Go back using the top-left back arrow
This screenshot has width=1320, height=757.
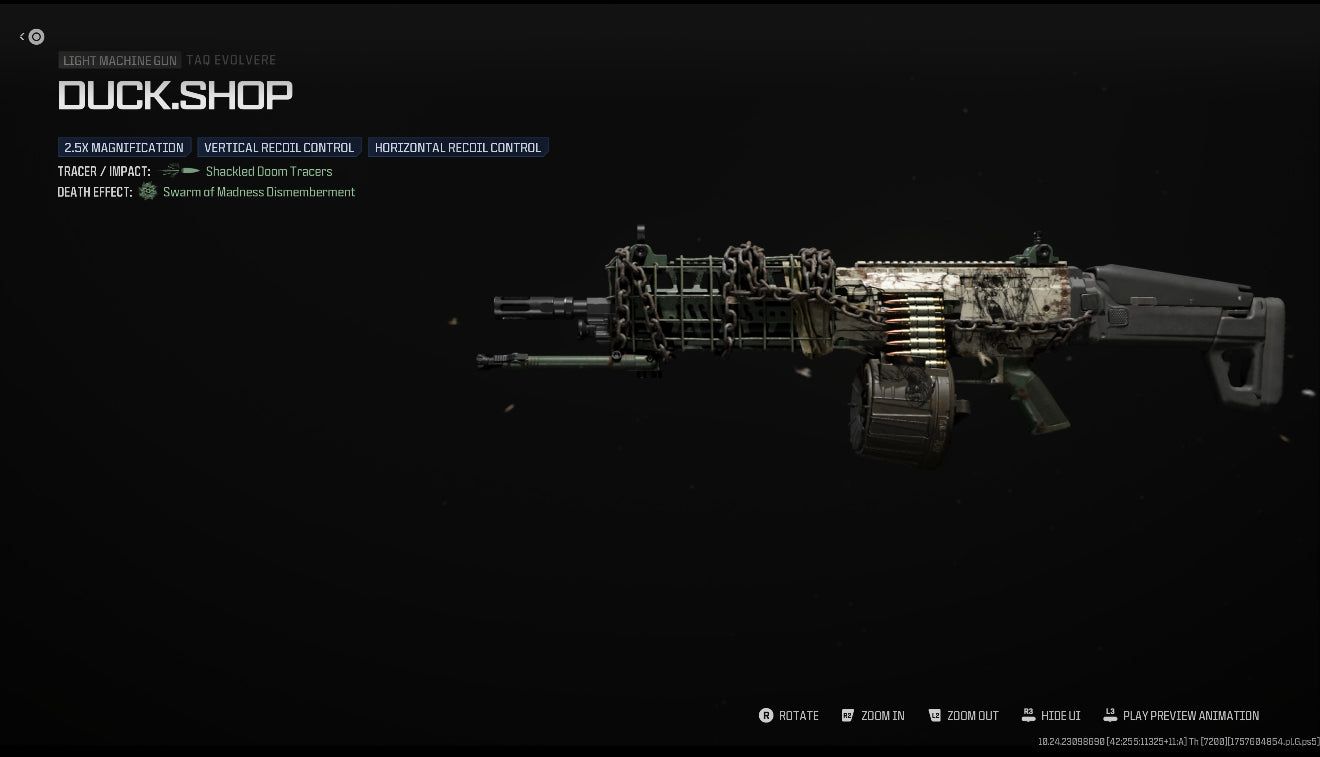[x=32, y=37]
